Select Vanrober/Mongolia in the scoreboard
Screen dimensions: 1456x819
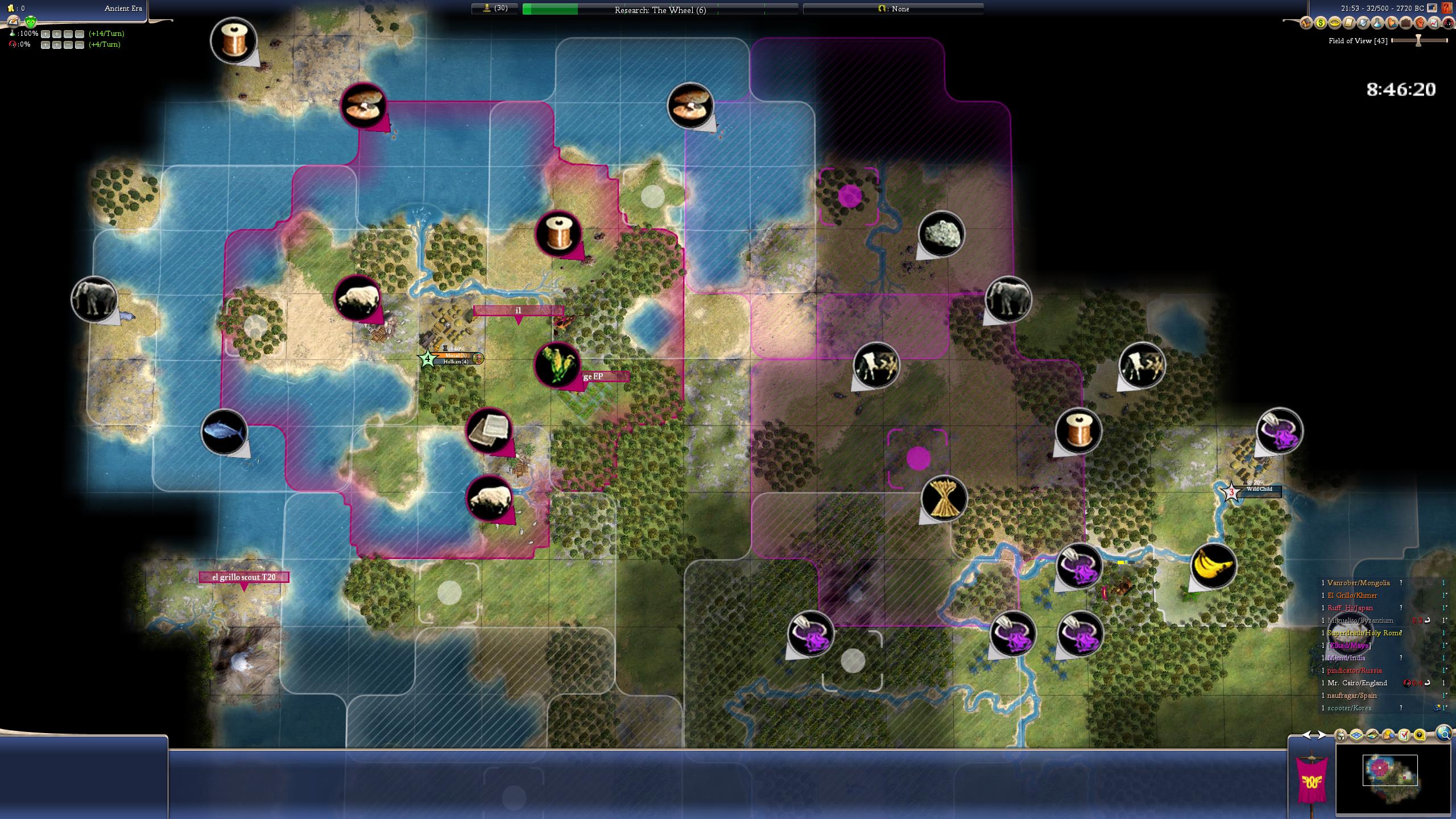coord(1358,583)
